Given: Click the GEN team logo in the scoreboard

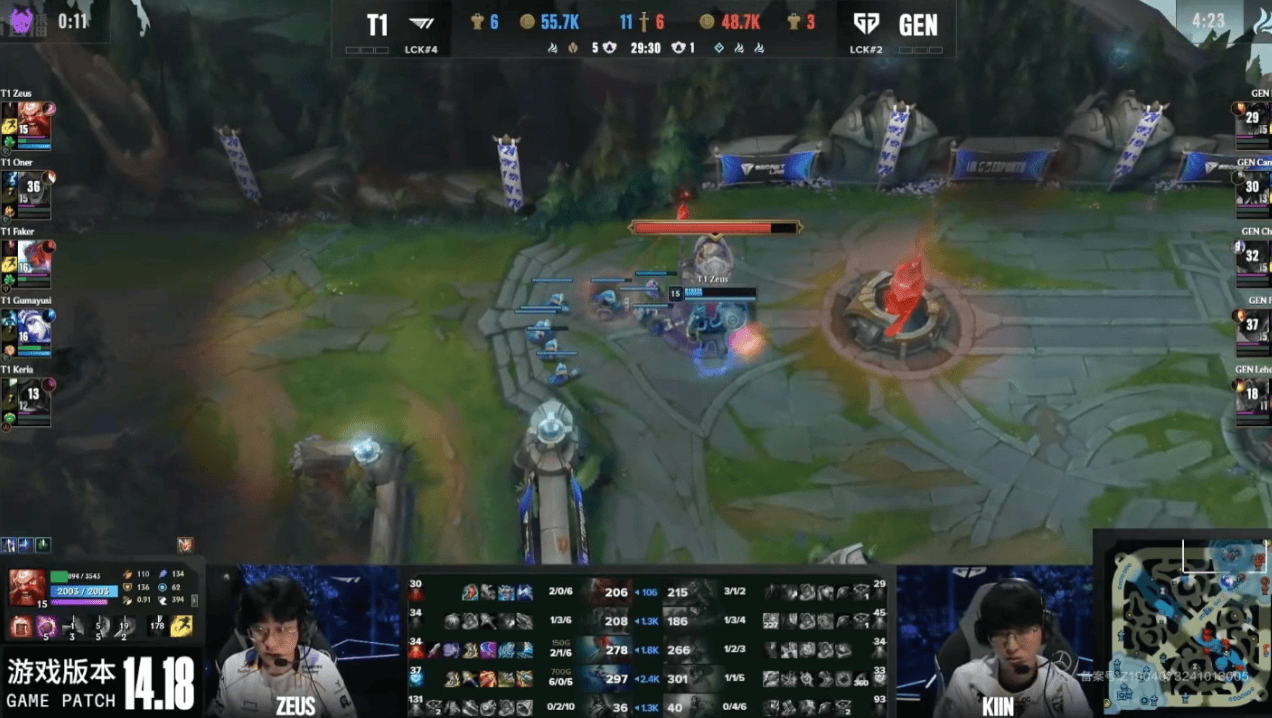Looking at the screenshot, I should 866,25.
